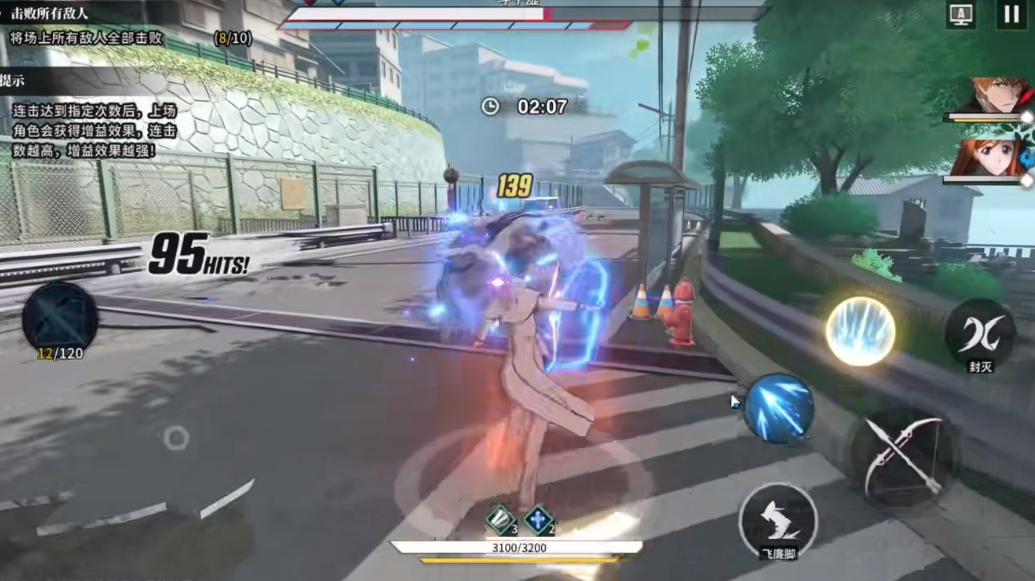Image resolution: width=1035 pixels, height=581 pixels.
Task: Switch to the orange-haired female character portrait
Action: tap(991, 158)
